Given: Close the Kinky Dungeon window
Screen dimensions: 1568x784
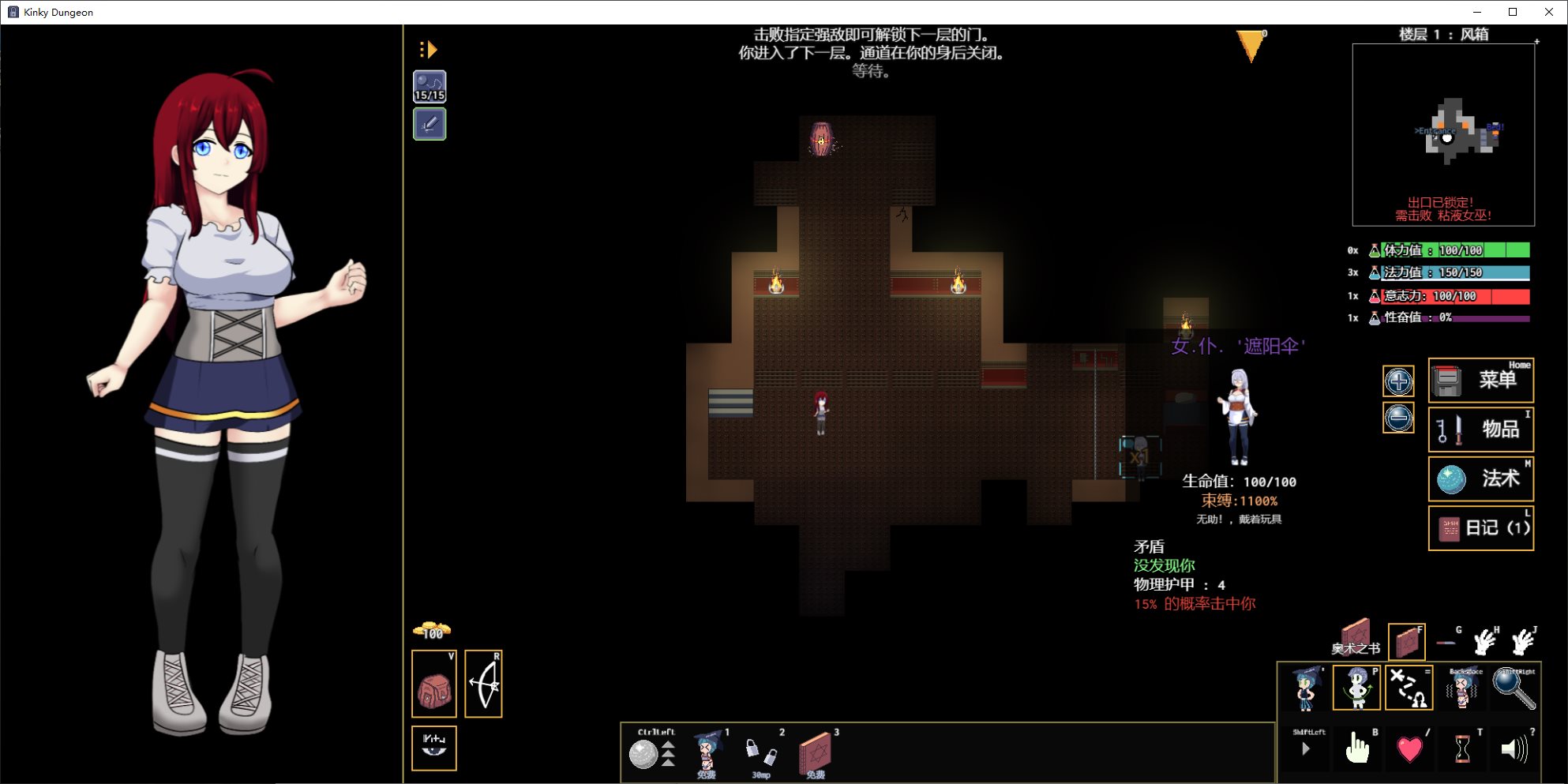Looking at the screenshot, I should pos(1549,12).
